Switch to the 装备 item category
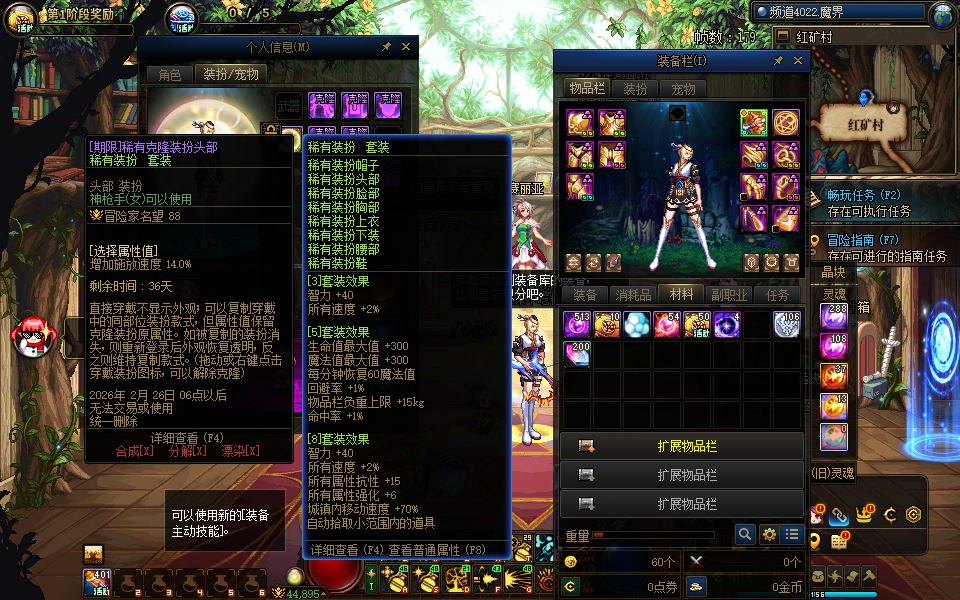The image size is (960, 600). click(584, 295)
